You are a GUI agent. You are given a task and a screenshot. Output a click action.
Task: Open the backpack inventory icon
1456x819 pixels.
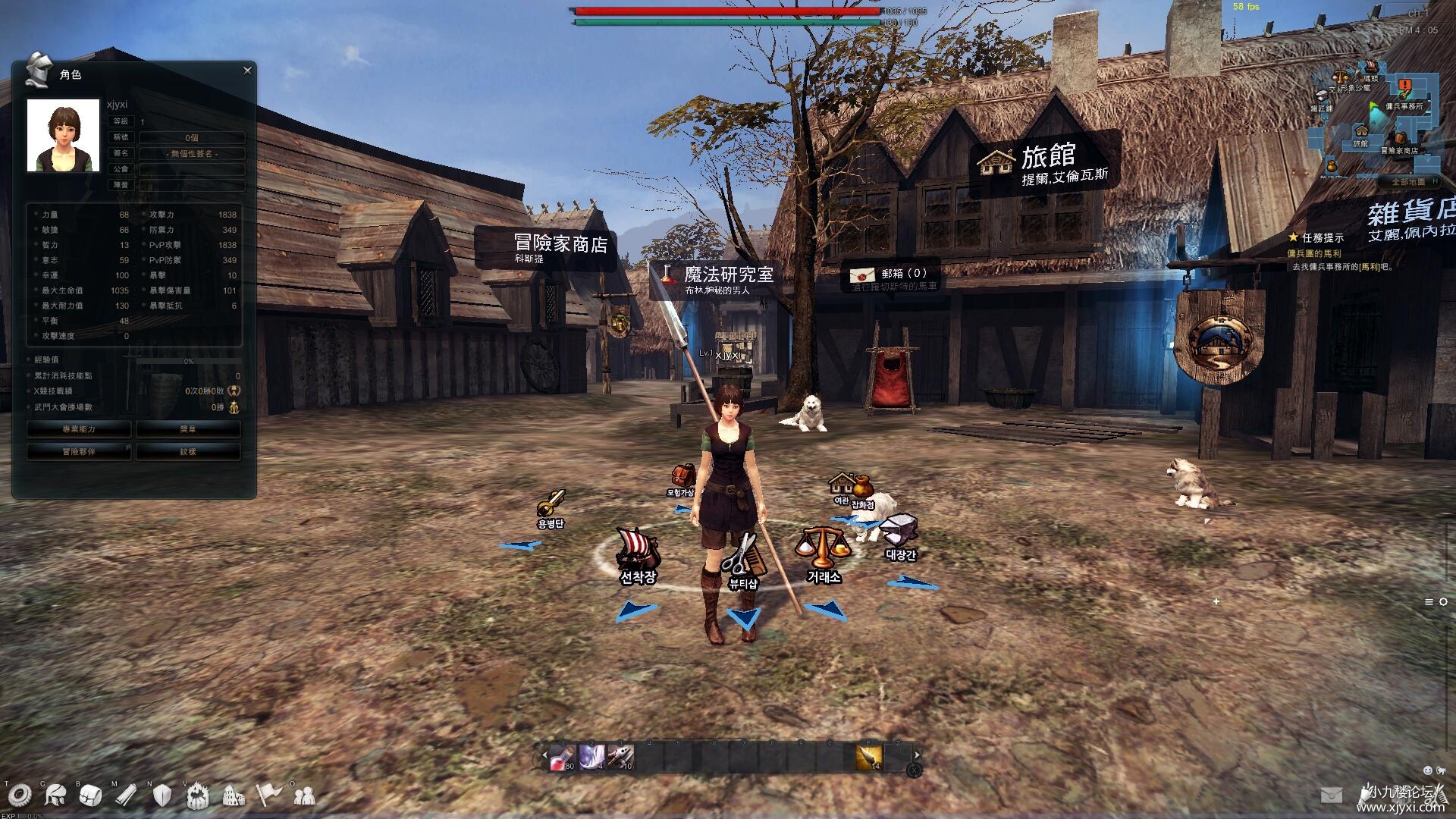pyautogui.click(x=90, y=795)
